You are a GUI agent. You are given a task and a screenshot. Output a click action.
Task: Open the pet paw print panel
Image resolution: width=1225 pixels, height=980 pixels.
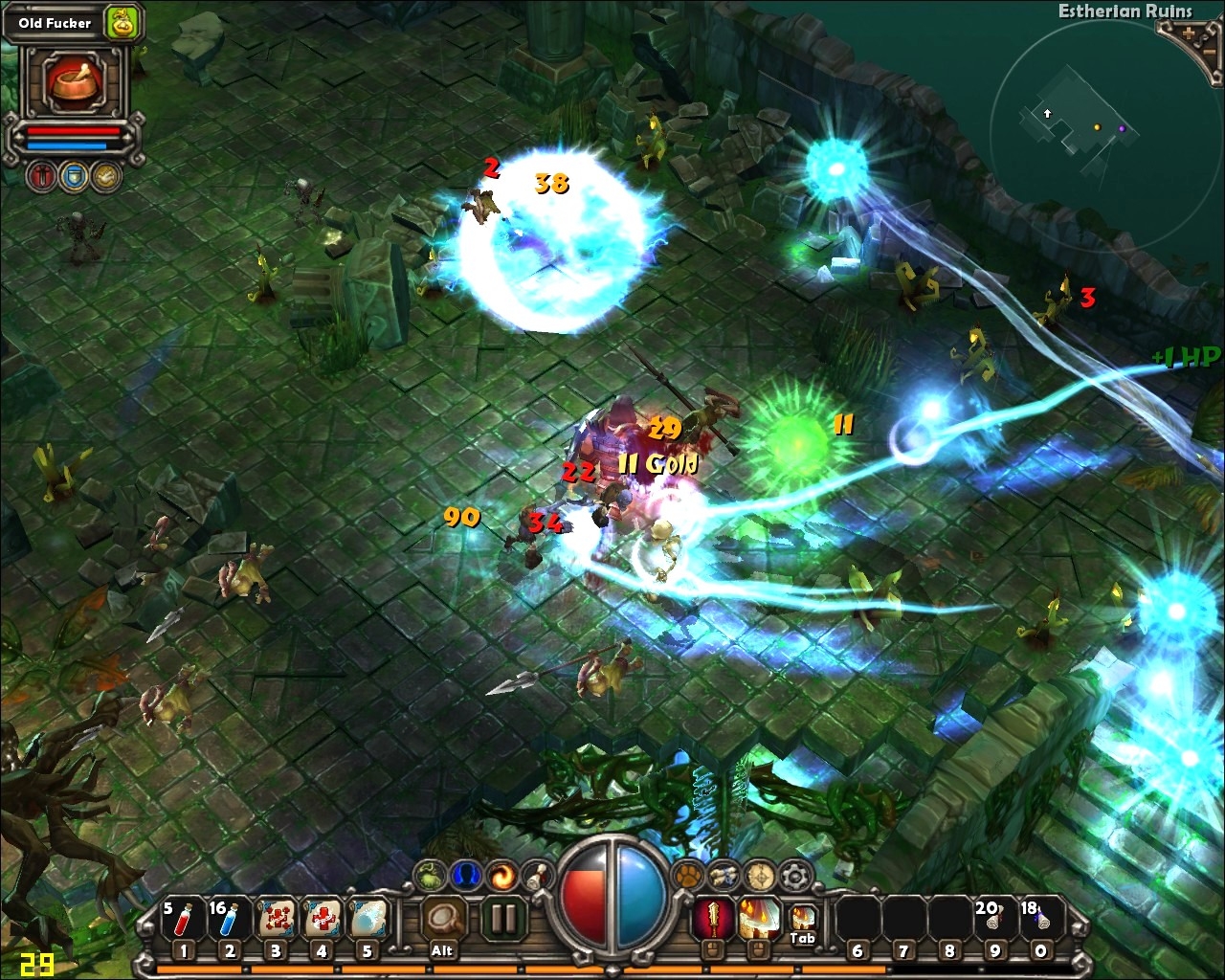click(687, 874)
